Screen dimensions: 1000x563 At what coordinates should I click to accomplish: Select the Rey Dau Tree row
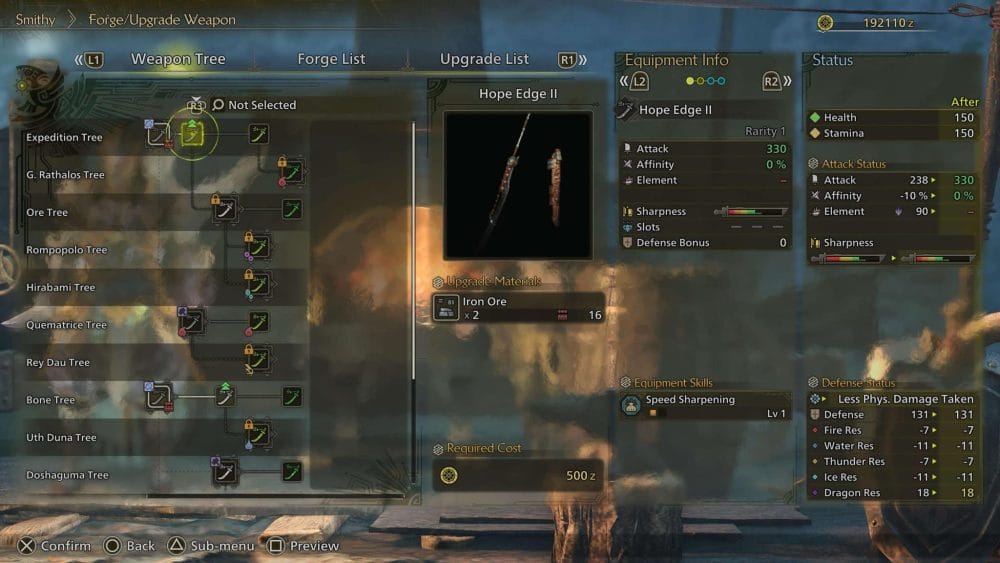click(59, 363)
